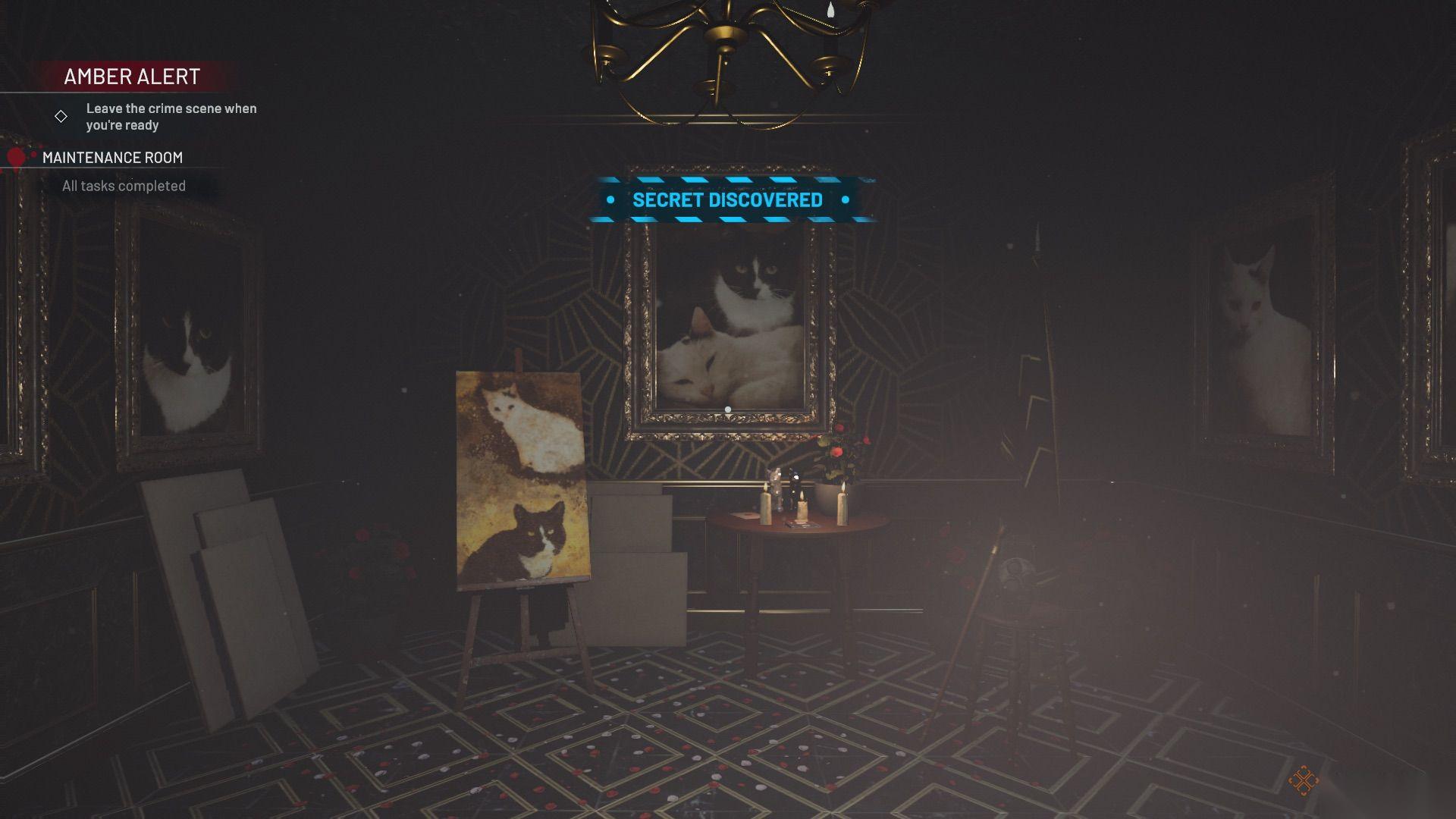Open the Maintenance Room task tracker
Image resolution: width=1456 pixels, height=819 pixels.
112,158
